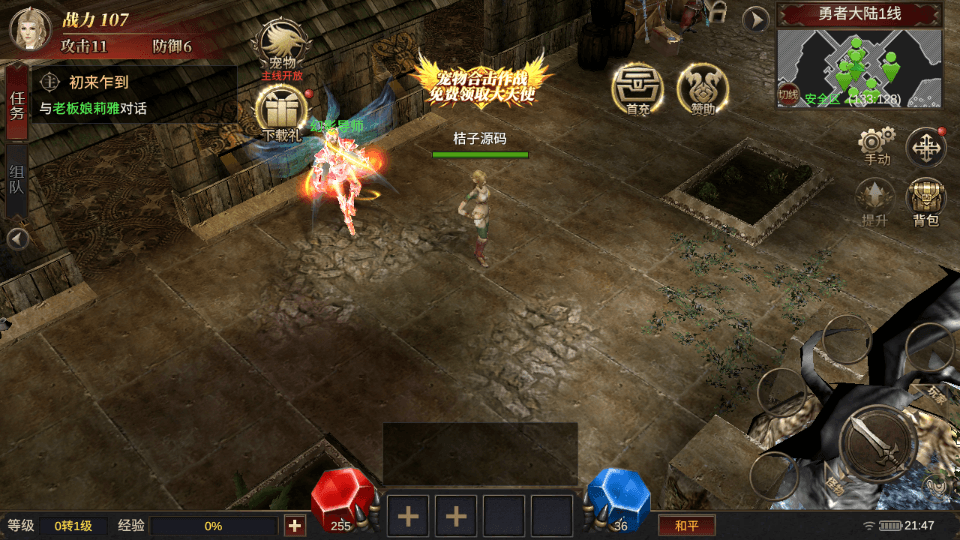This screenshot has height=540, width=960.
Task: Open the player character portrait
Action: tap(30, 28)
